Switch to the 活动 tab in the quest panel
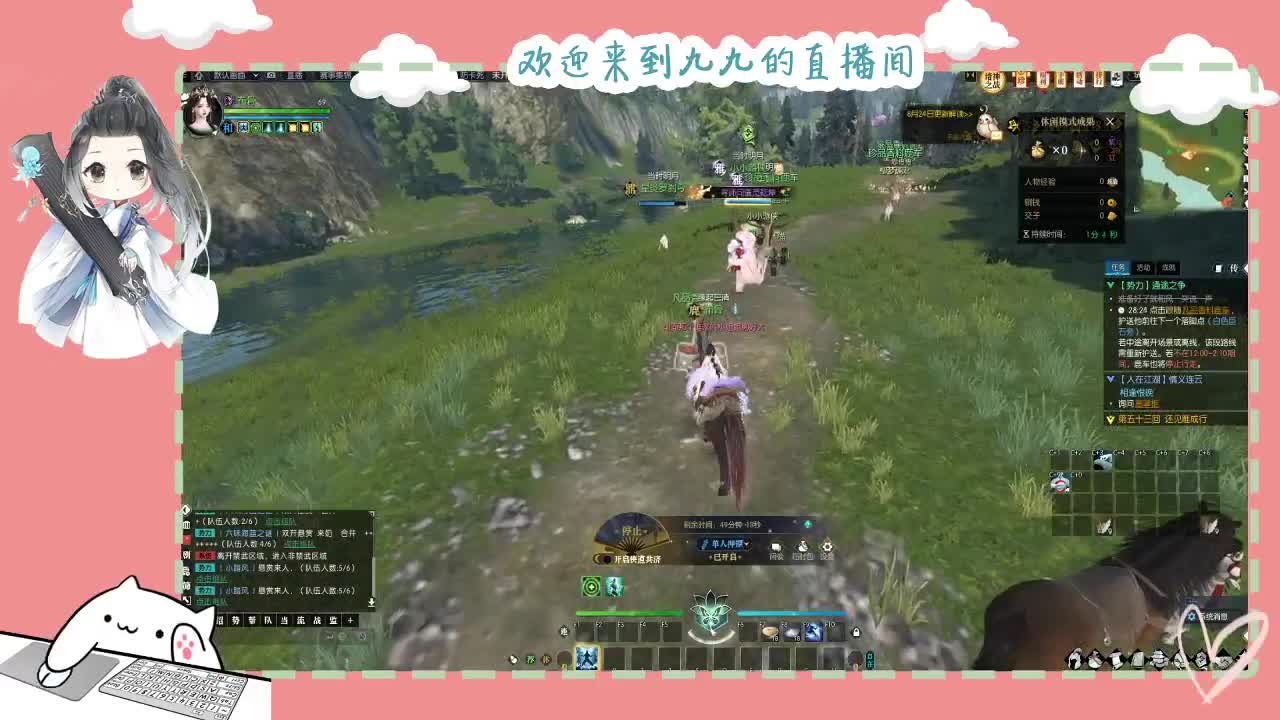This screenshot has width=1280, height=720. [x=1144, y=267]
